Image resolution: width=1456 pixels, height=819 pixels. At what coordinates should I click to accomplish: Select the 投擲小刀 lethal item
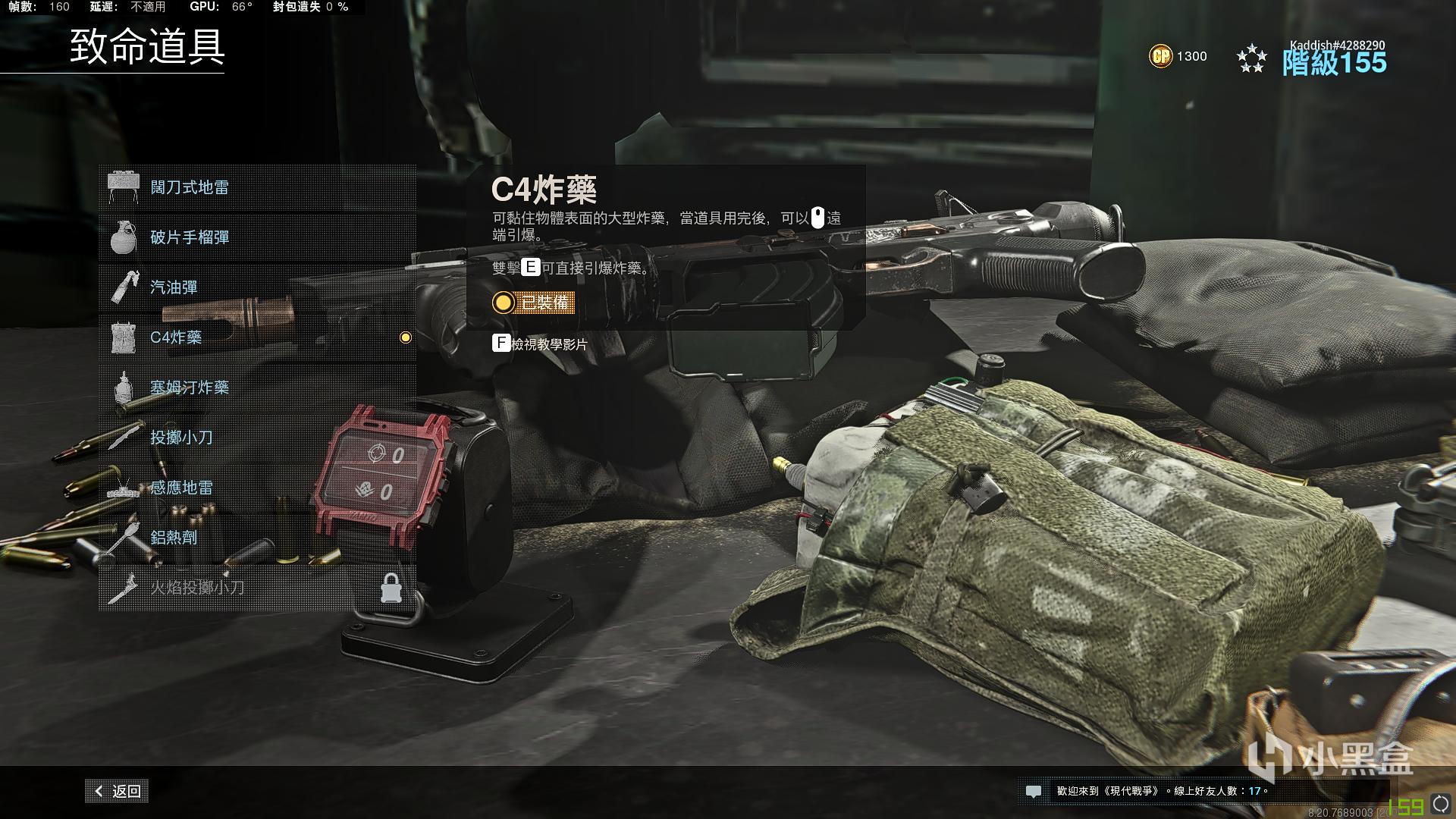(257, 438)
